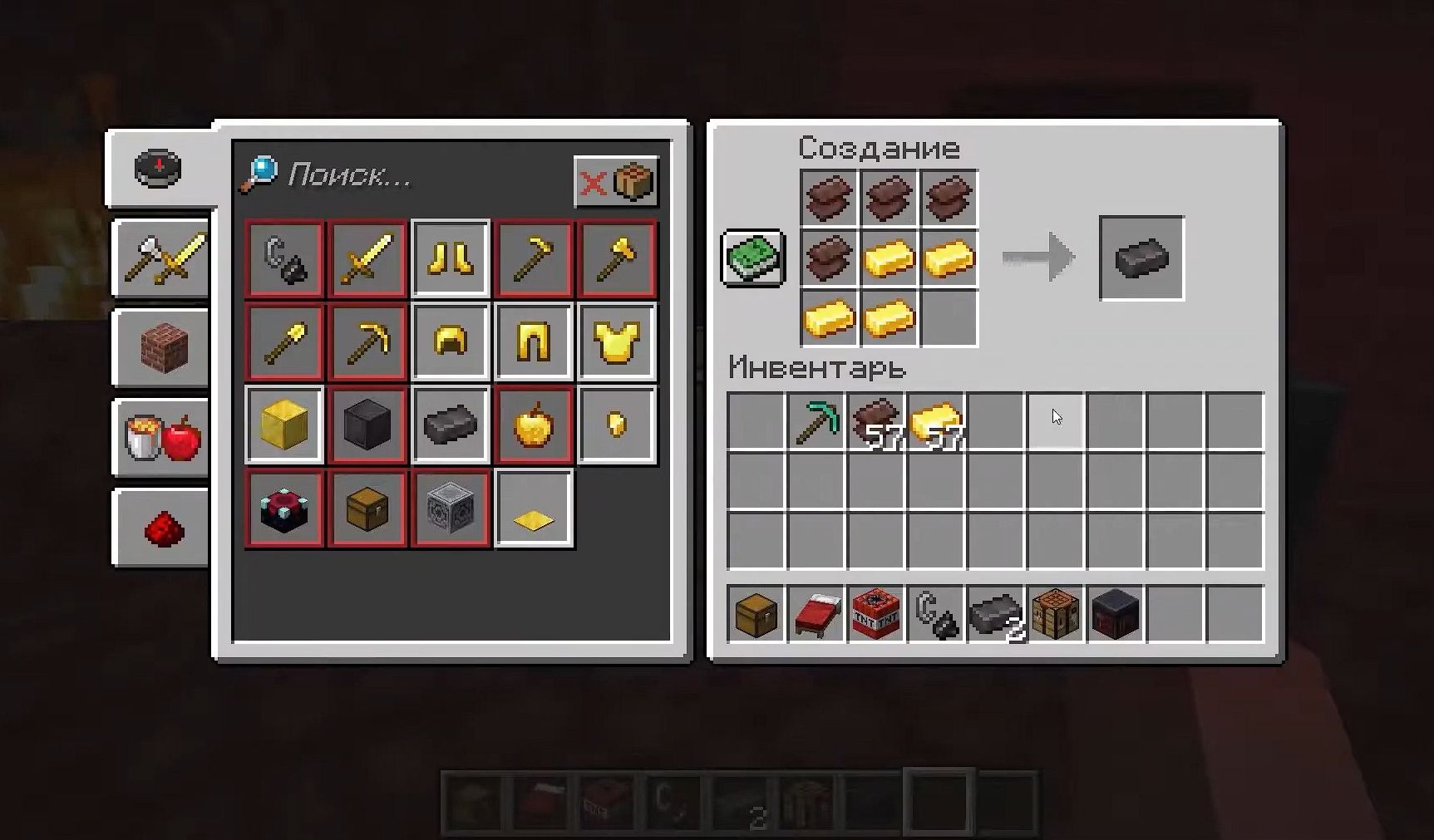Select the golden boots recipe
This screenshot has width=1434, height=840.
(451, 258)
